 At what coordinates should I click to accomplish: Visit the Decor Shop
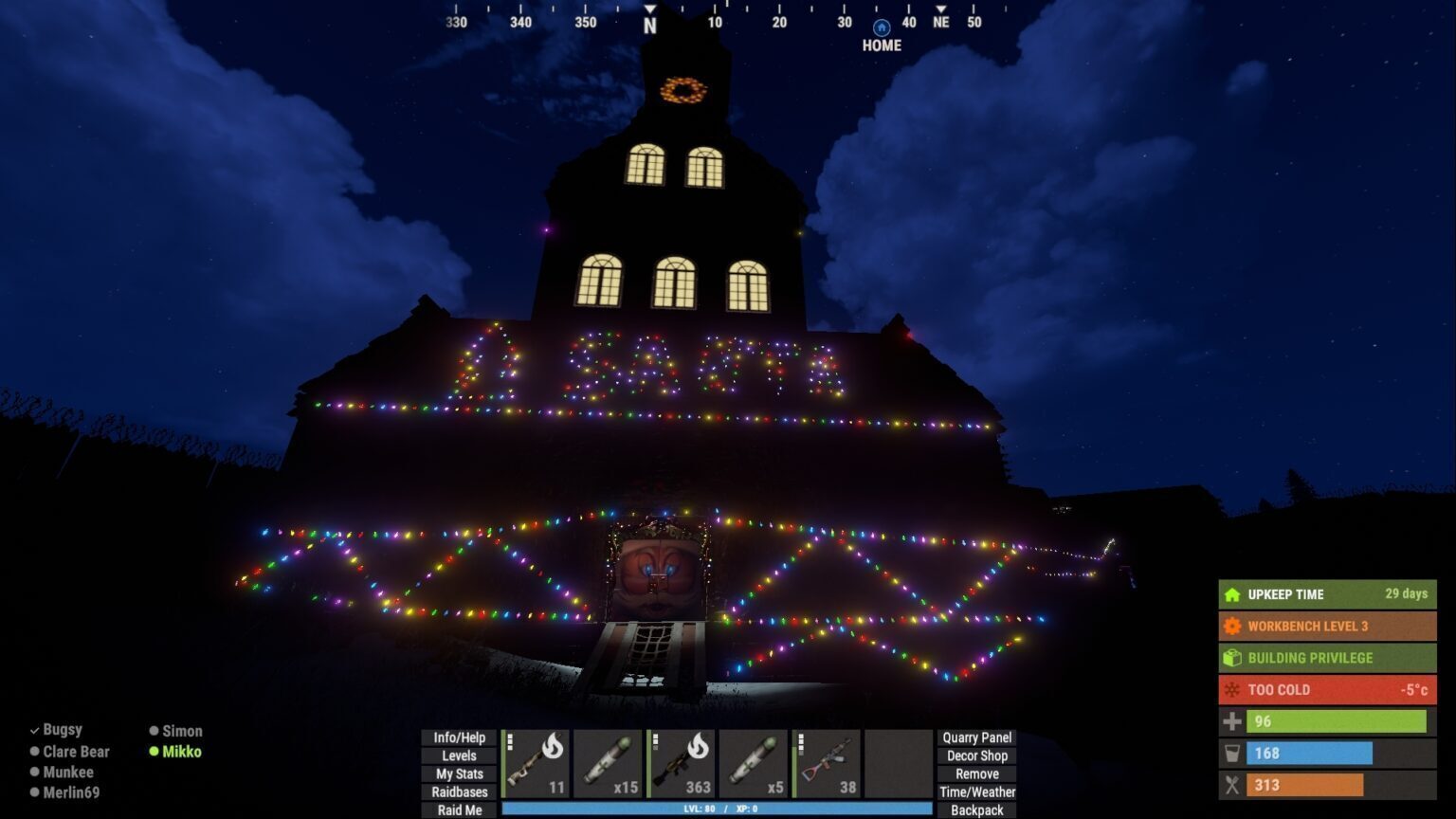(x=976, y=755)
